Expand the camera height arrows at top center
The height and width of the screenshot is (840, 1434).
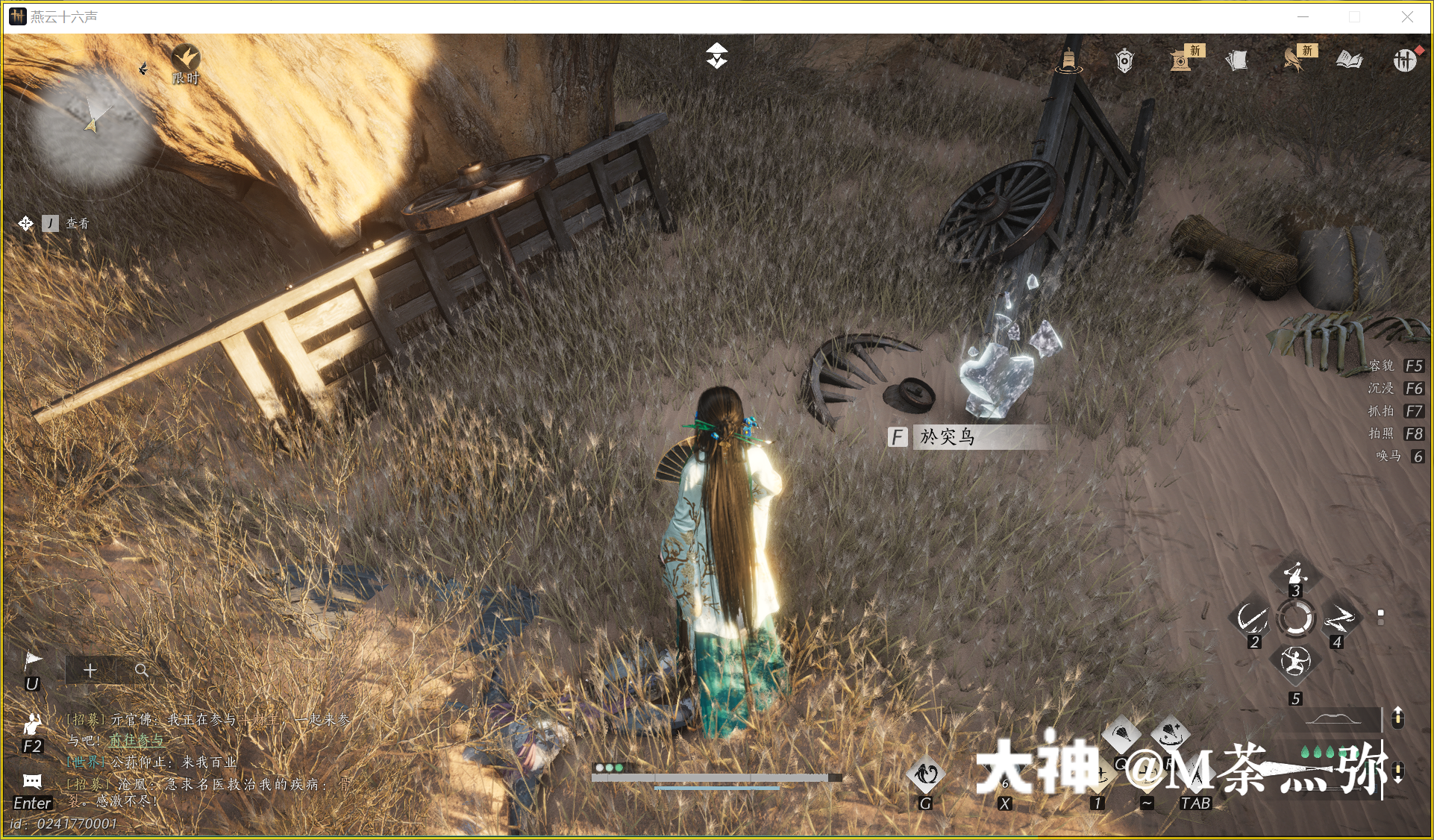point(716,55)
